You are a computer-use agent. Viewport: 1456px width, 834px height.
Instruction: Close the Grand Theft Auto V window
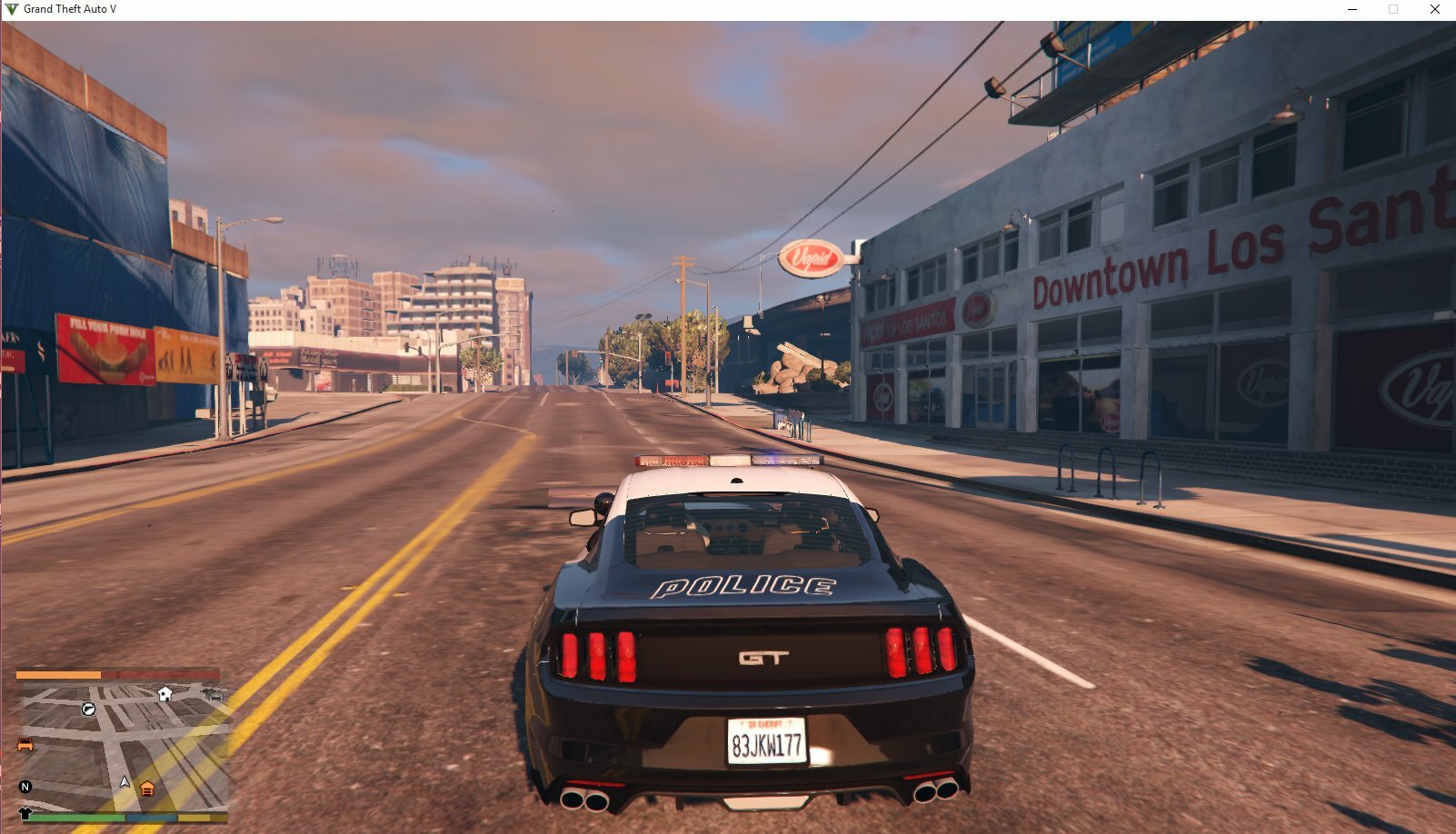[1434, 9]
